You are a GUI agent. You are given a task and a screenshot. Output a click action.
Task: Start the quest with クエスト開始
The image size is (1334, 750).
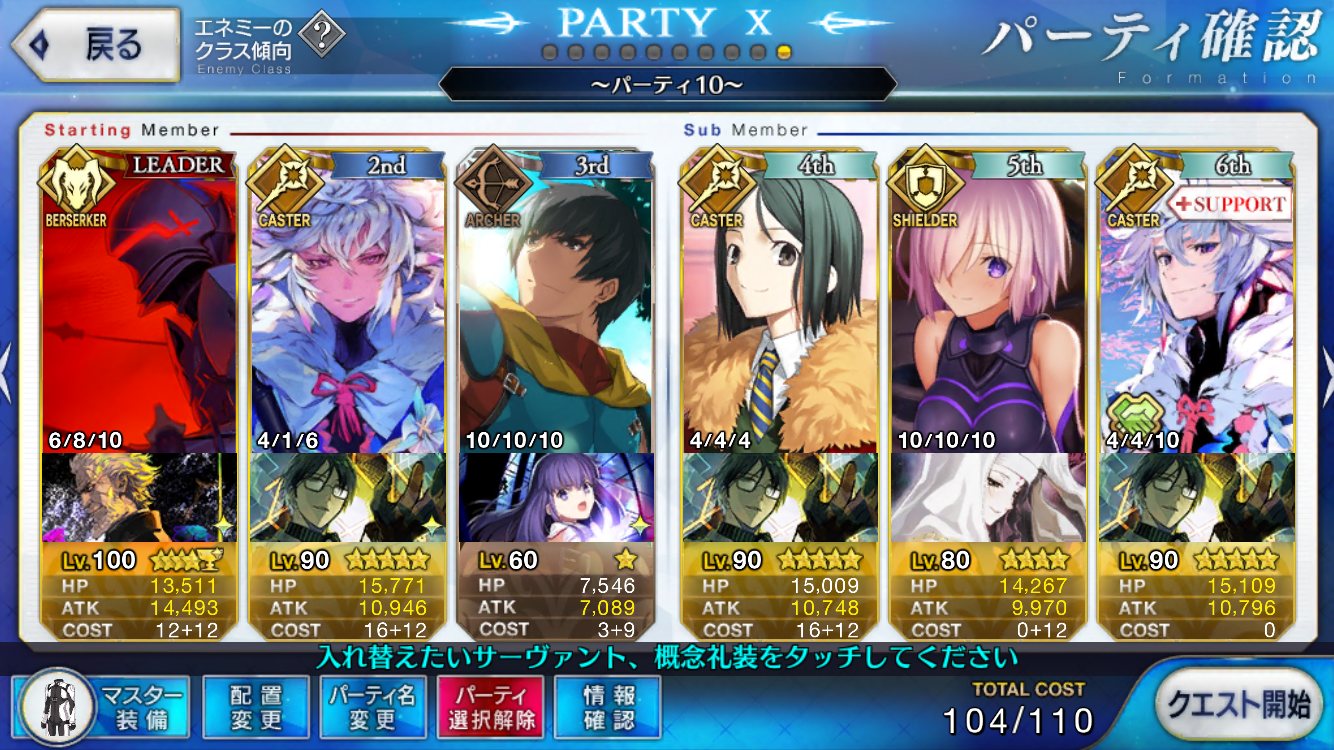click(x=1242, y=704)
